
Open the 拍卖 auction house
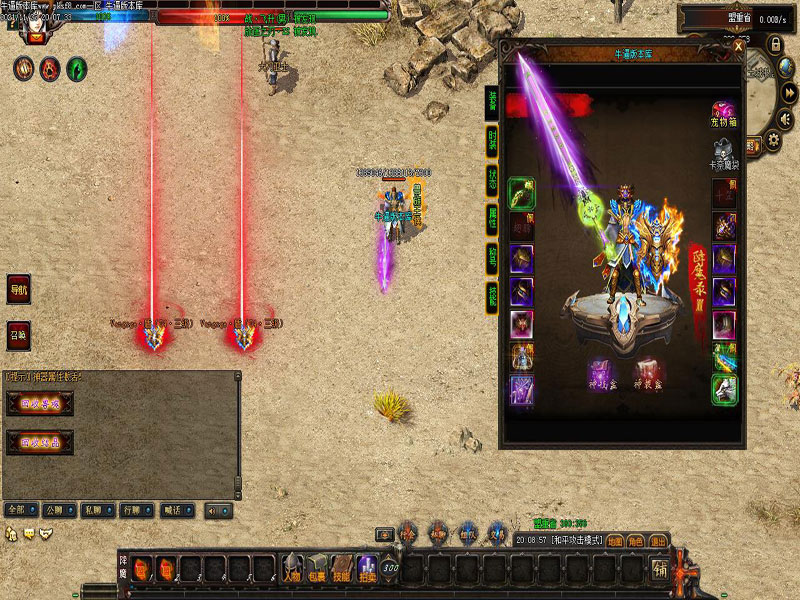pos(367,568)
